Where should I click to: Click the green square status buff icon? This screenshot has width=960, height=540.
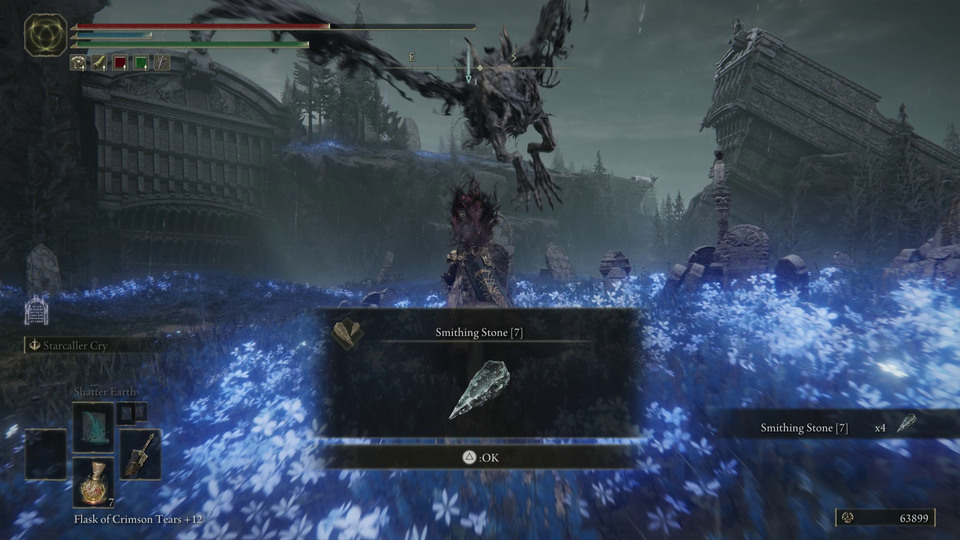(x=141, y=63)
